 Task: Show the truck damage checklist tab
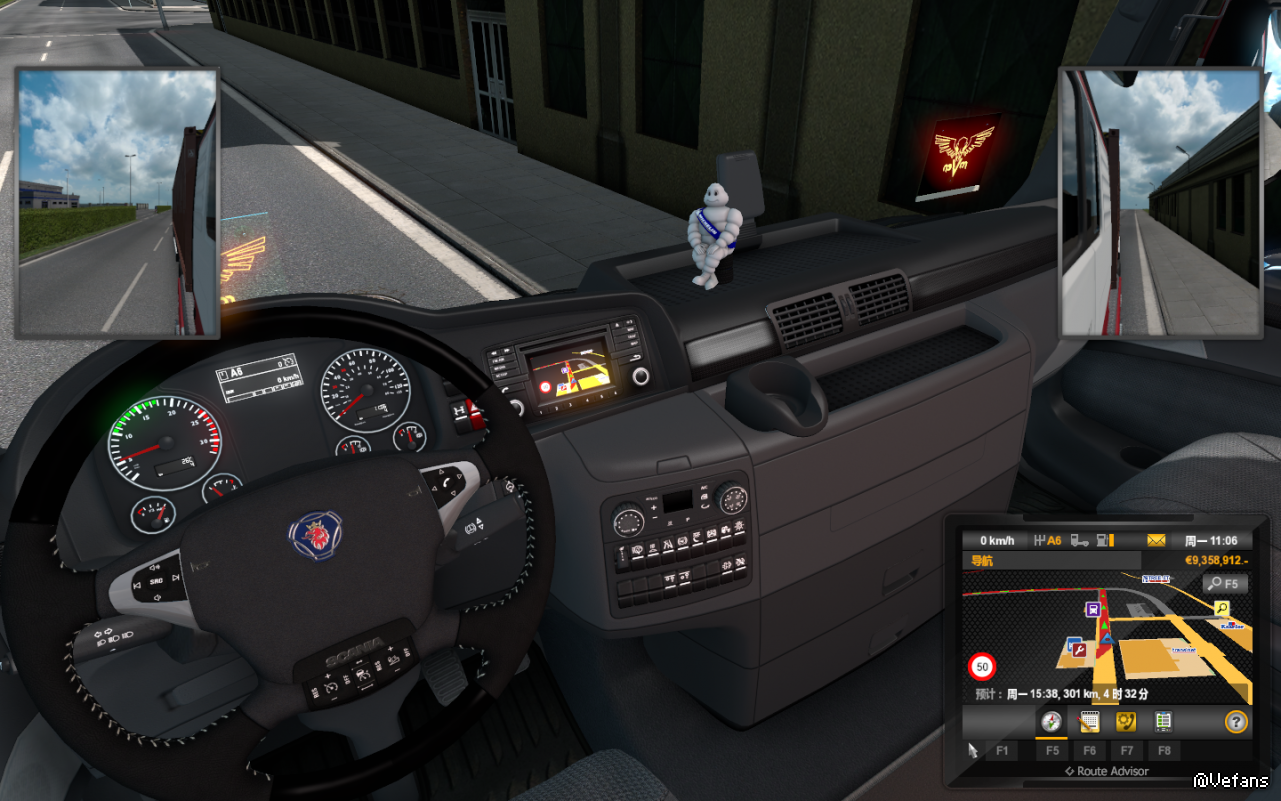[x=1163, y=721]
